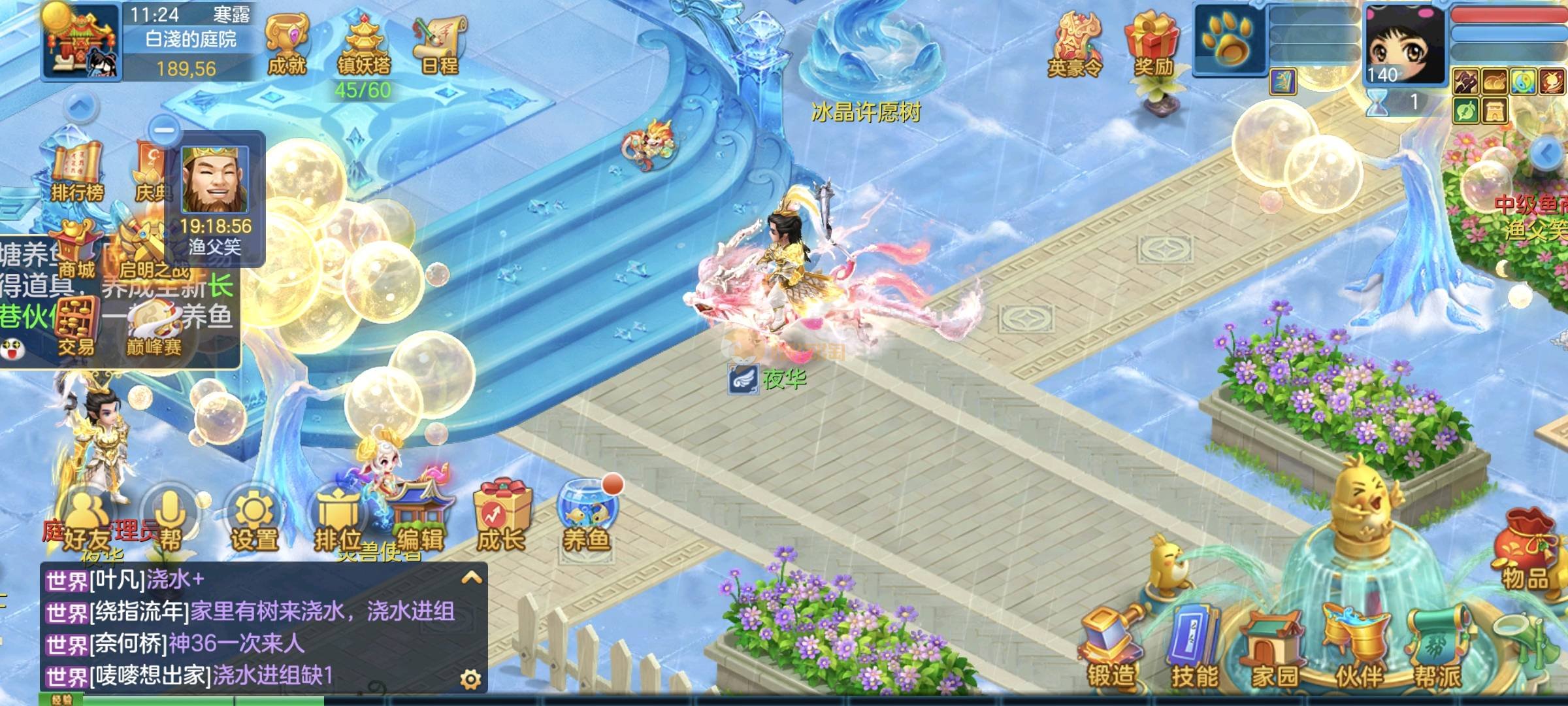1568x706 pixels.
Task: Open the 物品 inventory bag
Action: (1525, 552)
